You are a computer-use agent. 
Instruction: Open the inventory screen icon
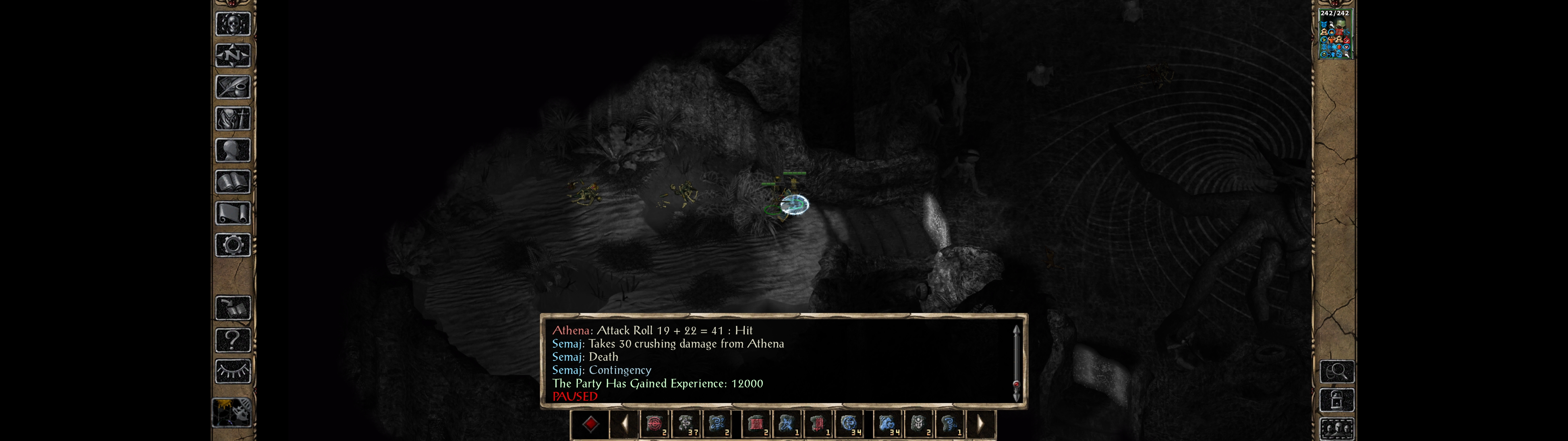[232, 118]
